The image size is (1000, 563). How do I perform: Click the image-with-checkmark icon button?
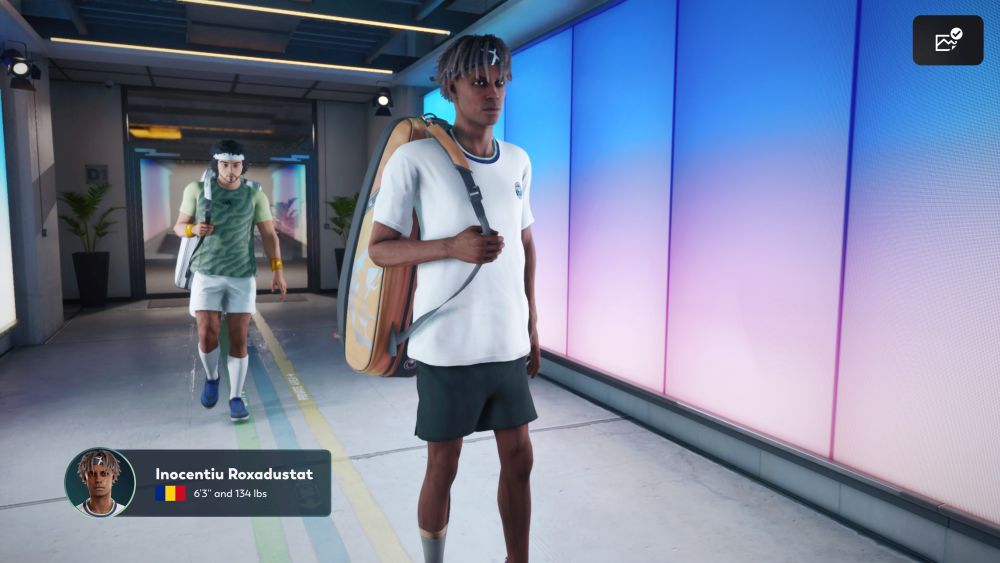(x=947, y=40)
